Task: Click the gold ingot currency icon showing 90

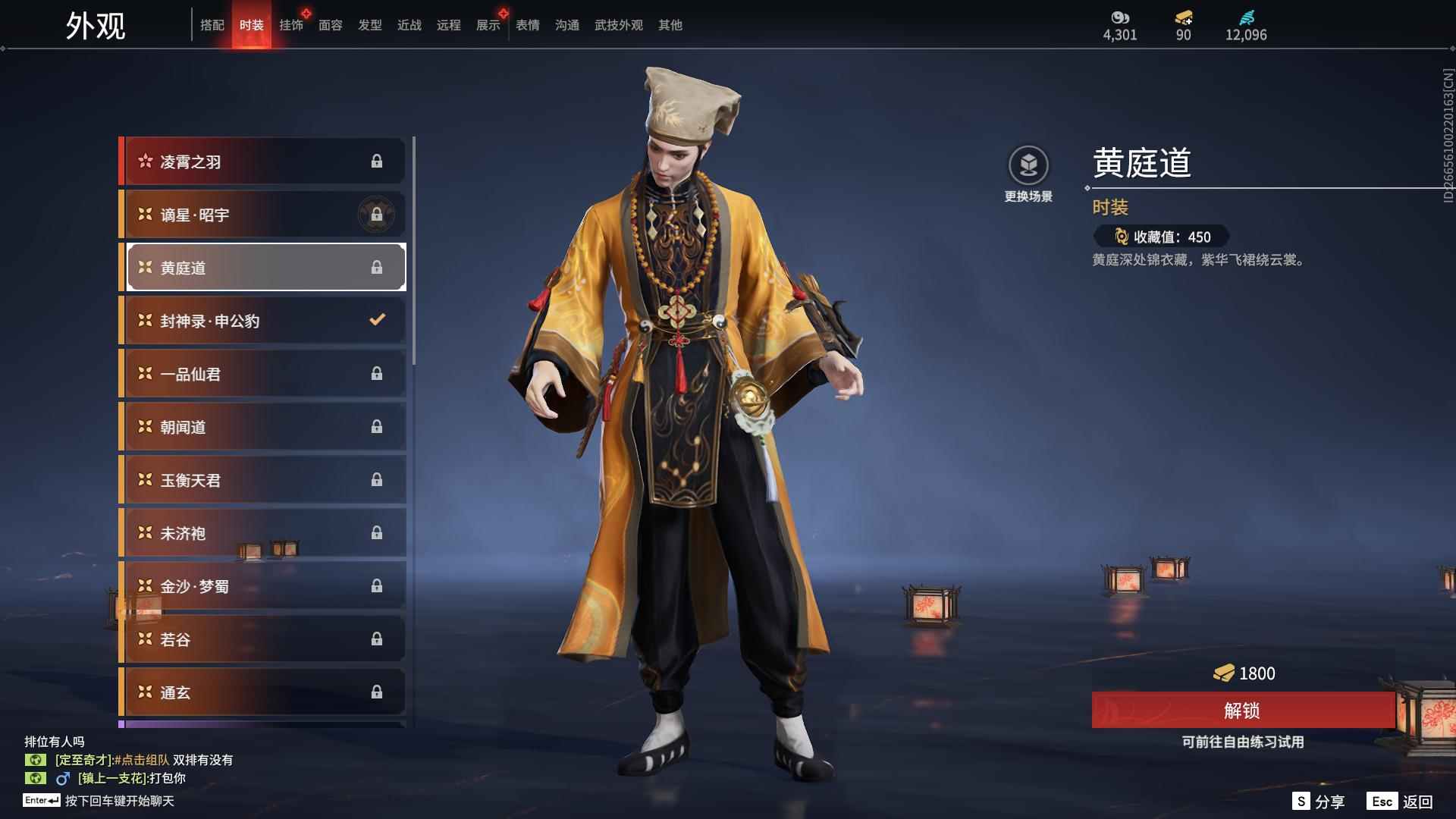Action: pyautogui.click(x=1183, y=17)
